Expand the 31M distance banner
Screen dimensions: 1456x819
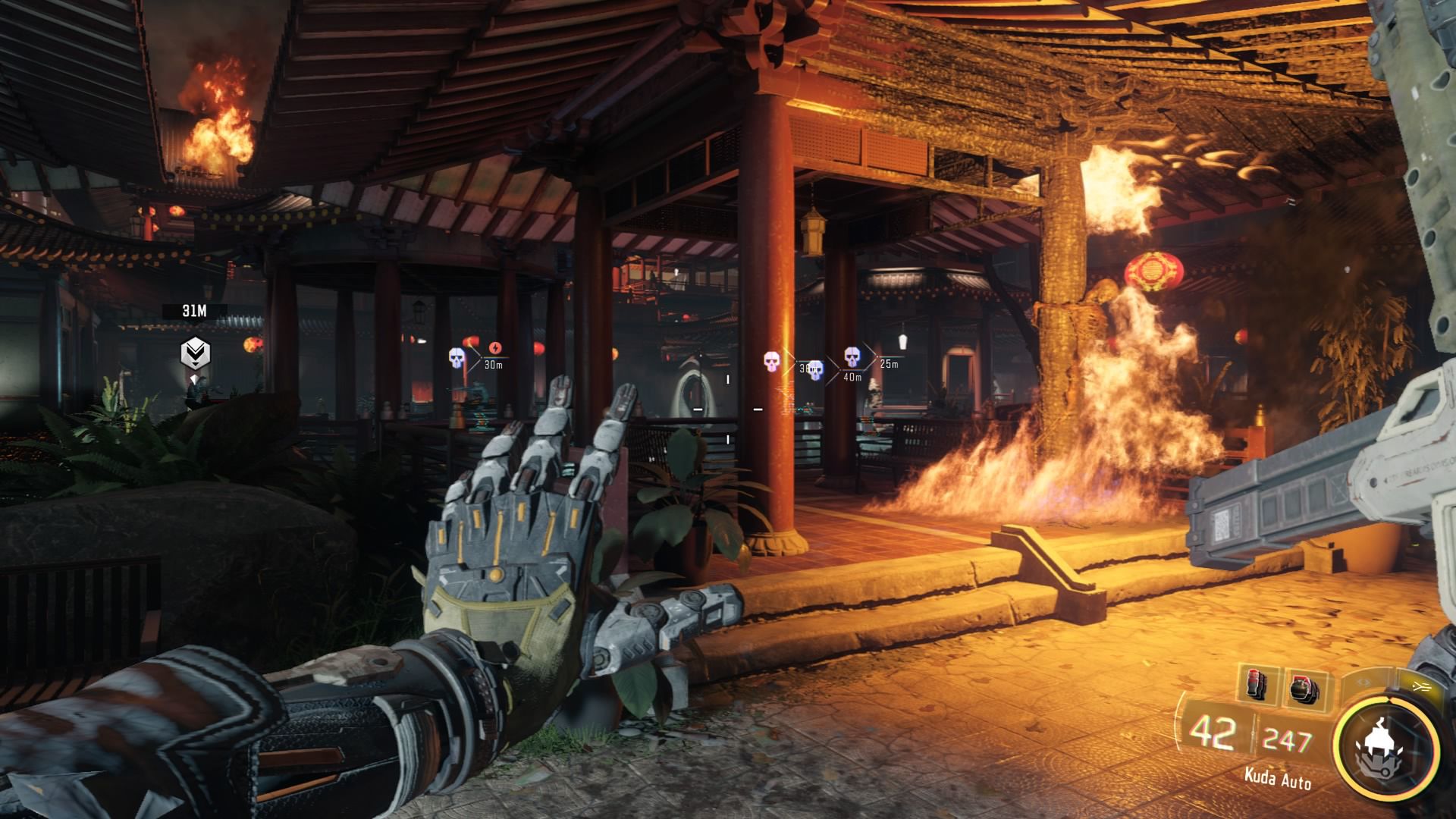click(195, 309)
